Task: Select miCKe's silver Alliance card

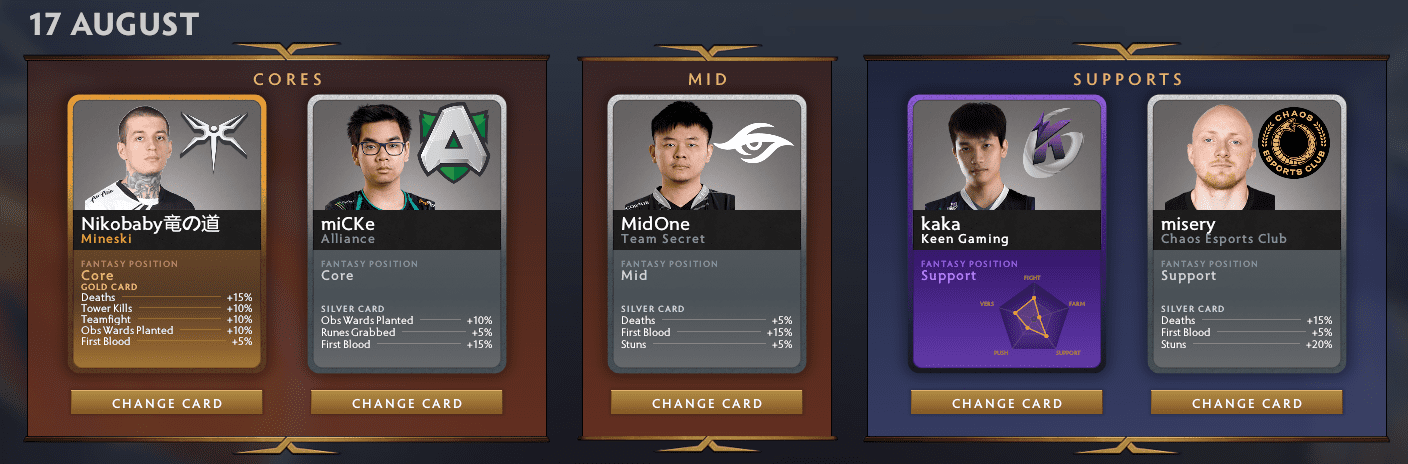Action: pos(407,233)
